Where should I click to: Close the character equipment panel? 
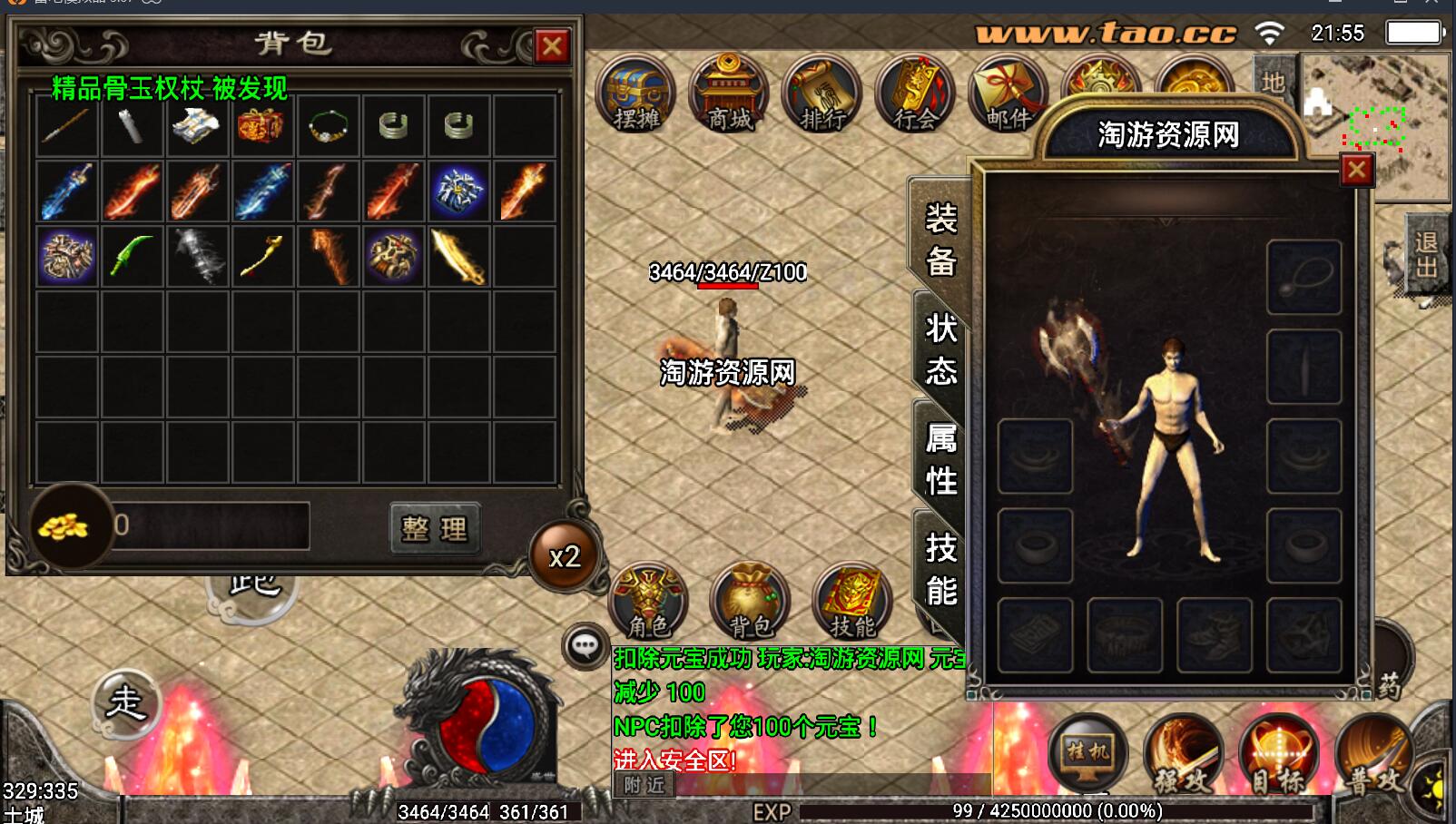(x=1356, y=170)
